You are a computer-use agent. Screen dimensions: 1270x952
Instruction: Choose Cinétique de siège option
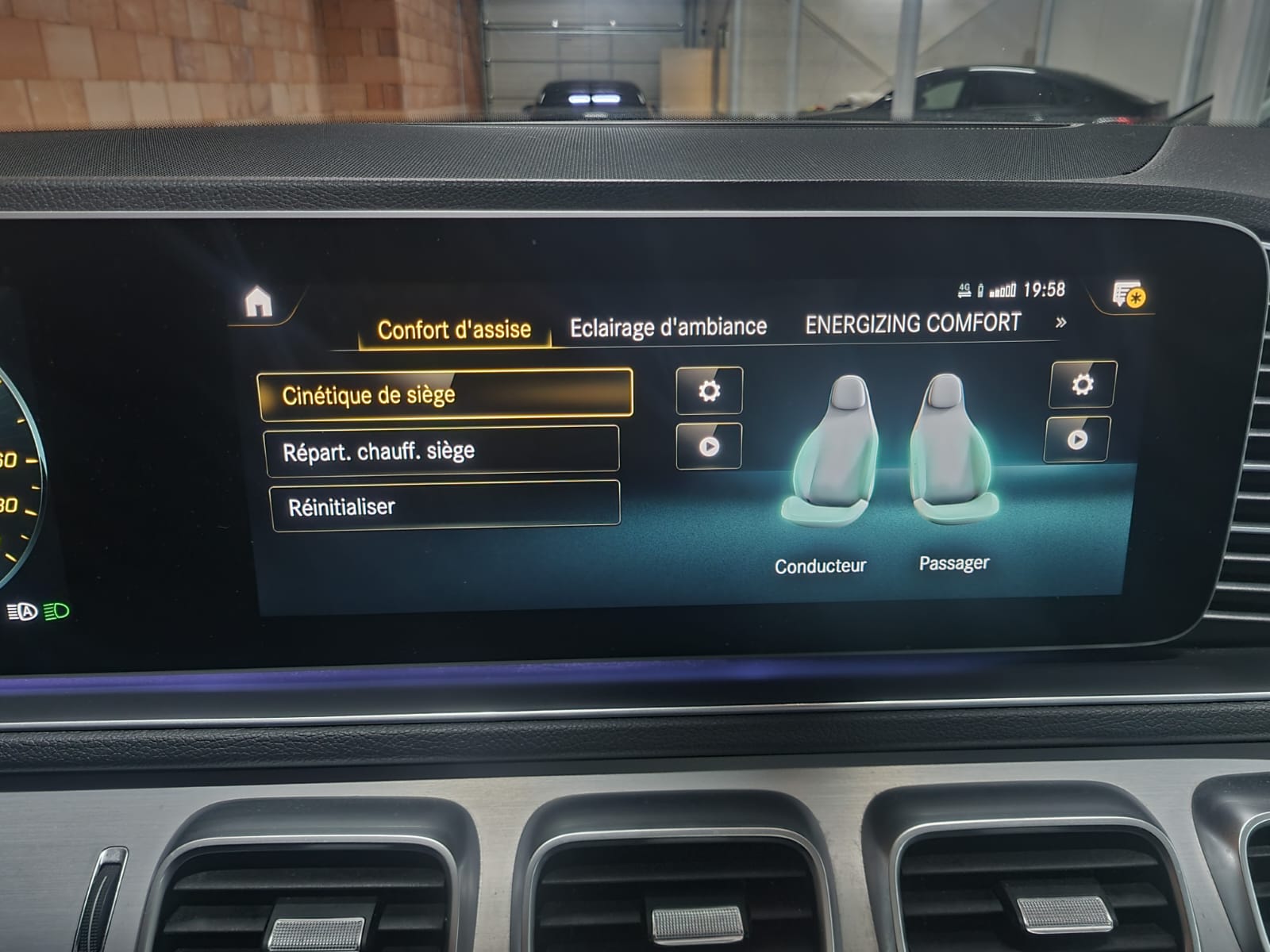click(444, 394)
